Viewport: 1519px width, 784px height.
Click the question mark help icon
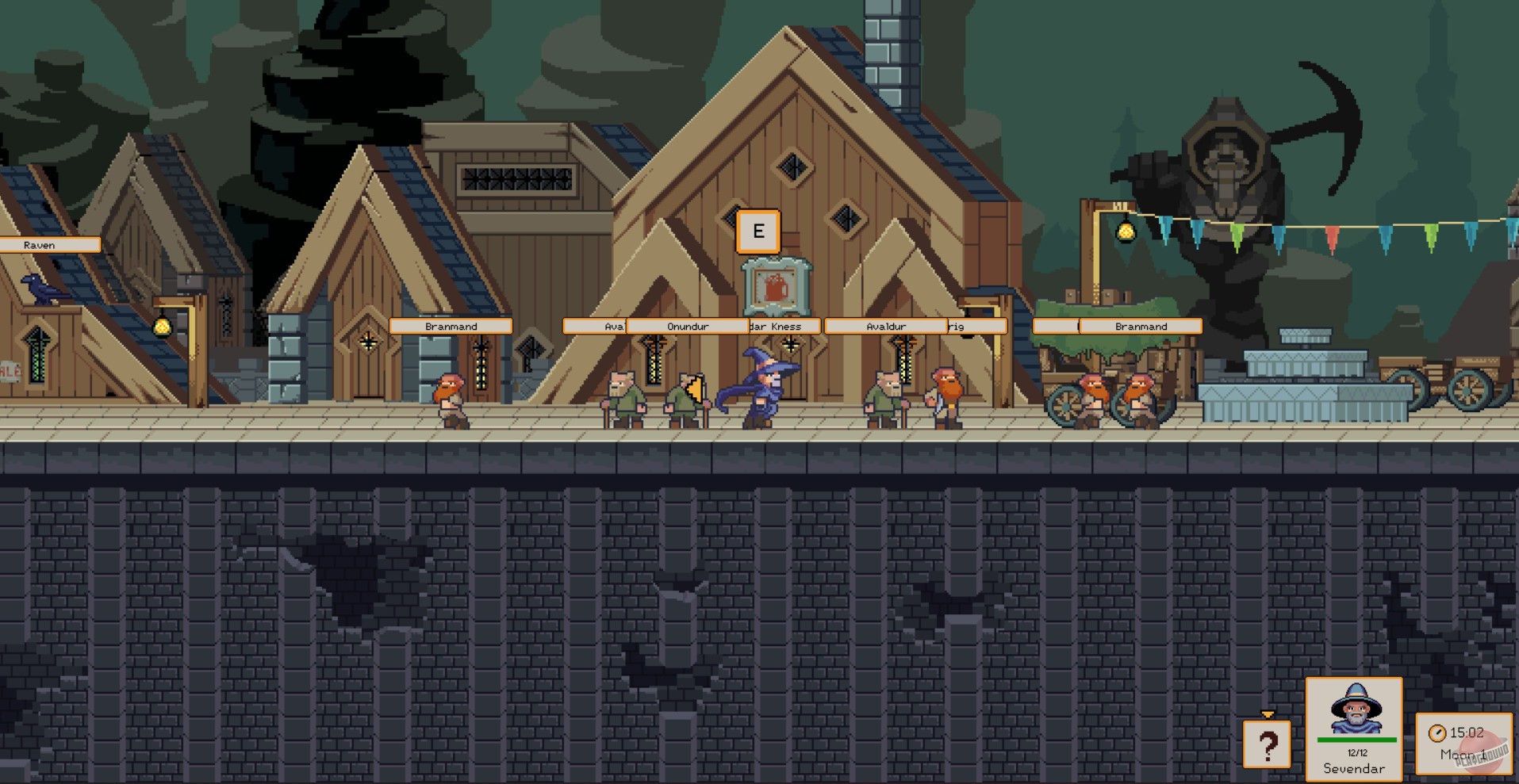click(1267, 745)
